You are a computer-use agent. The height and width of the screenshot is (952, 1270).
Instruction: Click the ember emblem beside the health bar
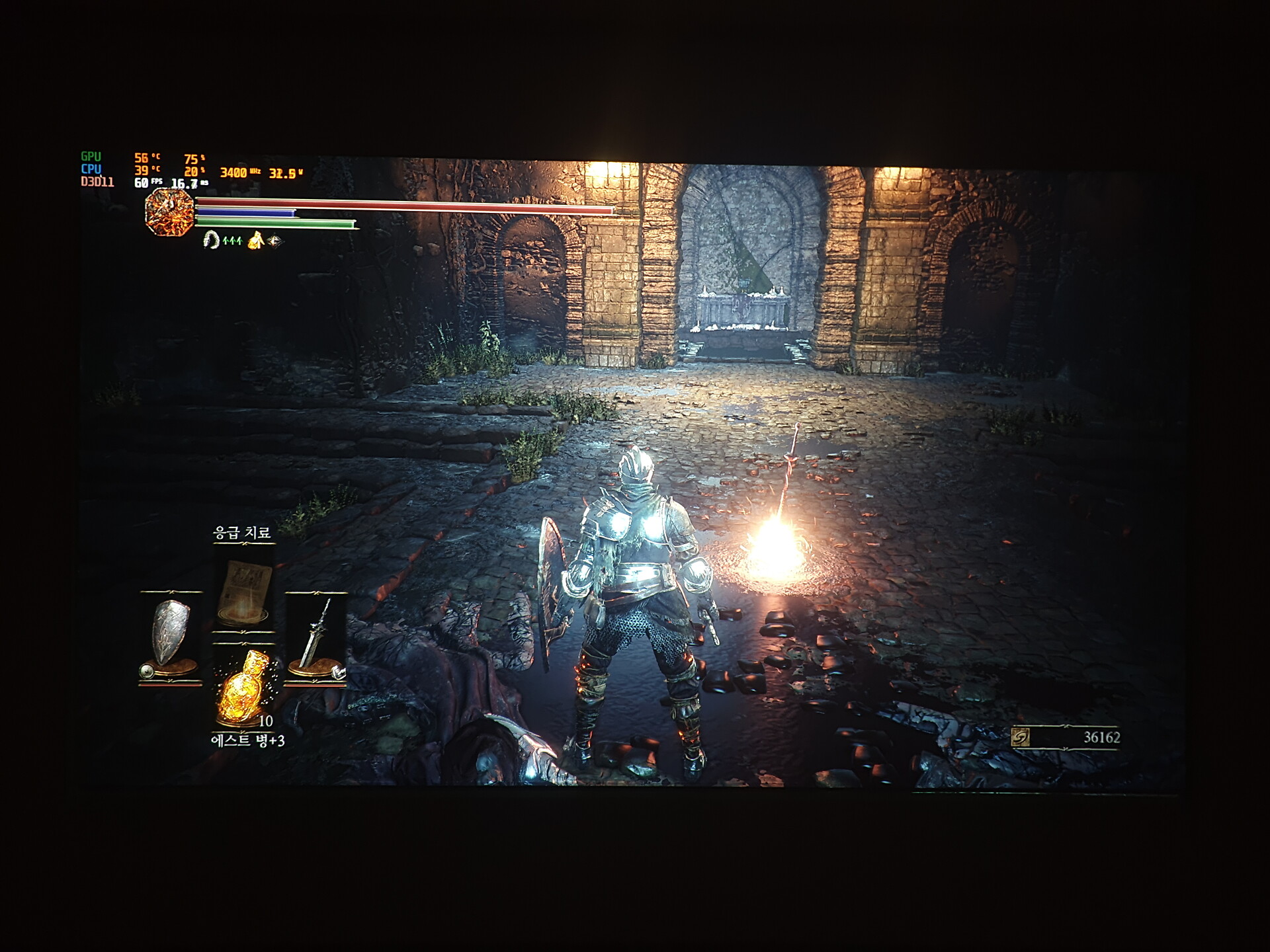[169, 212]
